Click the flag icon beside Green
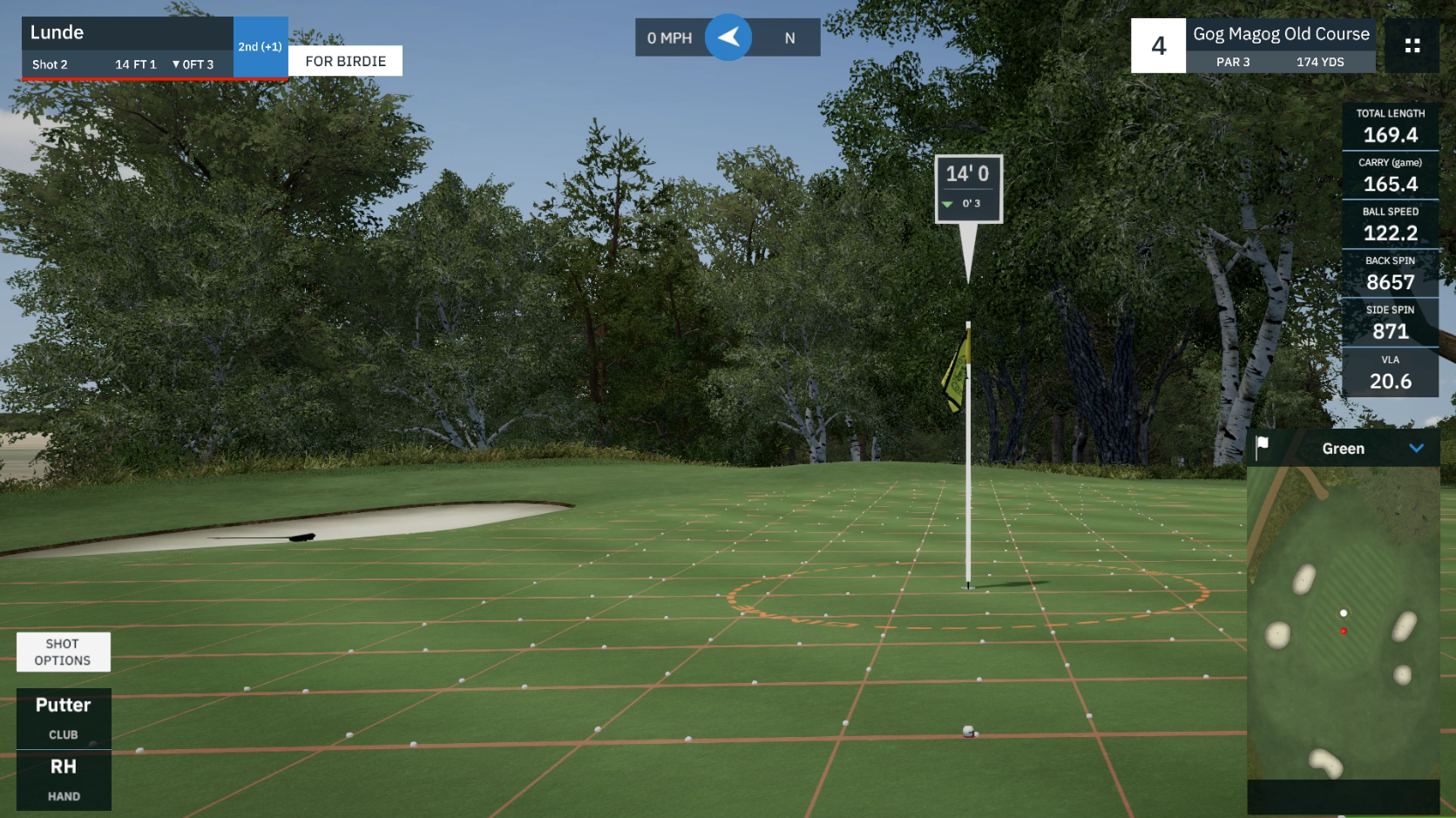The height and width of the screenshot is (818, 1456). 1262,447
